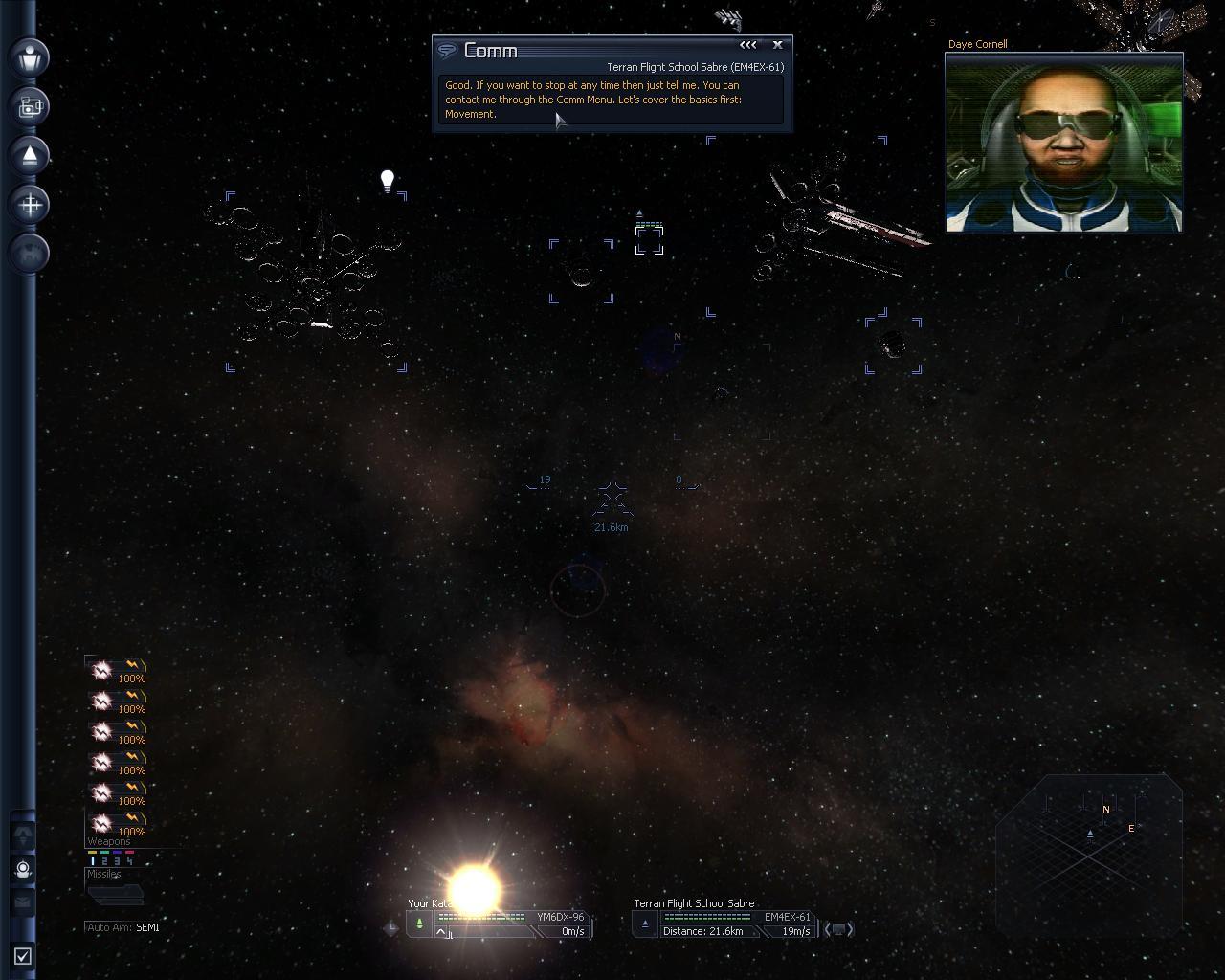Screen dimensions: 1225x980
Task: Click Daye Cornell's video portrait
Action: pyautogui.click(x=1063, y=142)
